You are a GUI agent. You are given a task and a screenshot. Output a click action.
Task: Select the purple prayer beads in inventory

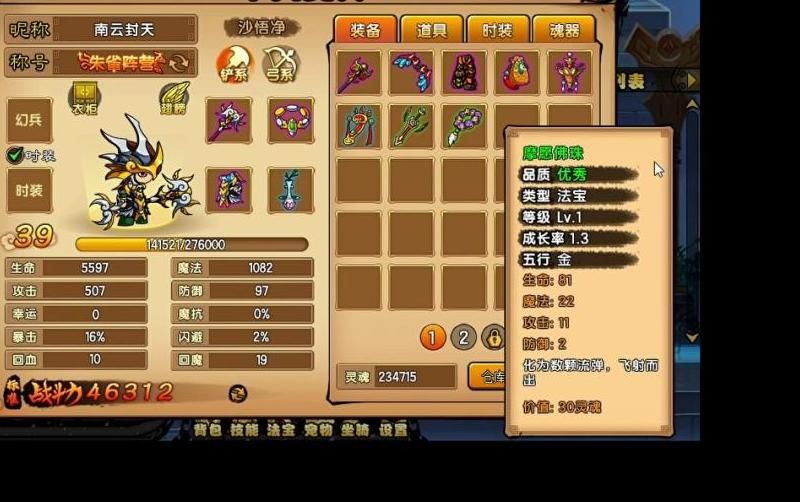pos(464,126)
